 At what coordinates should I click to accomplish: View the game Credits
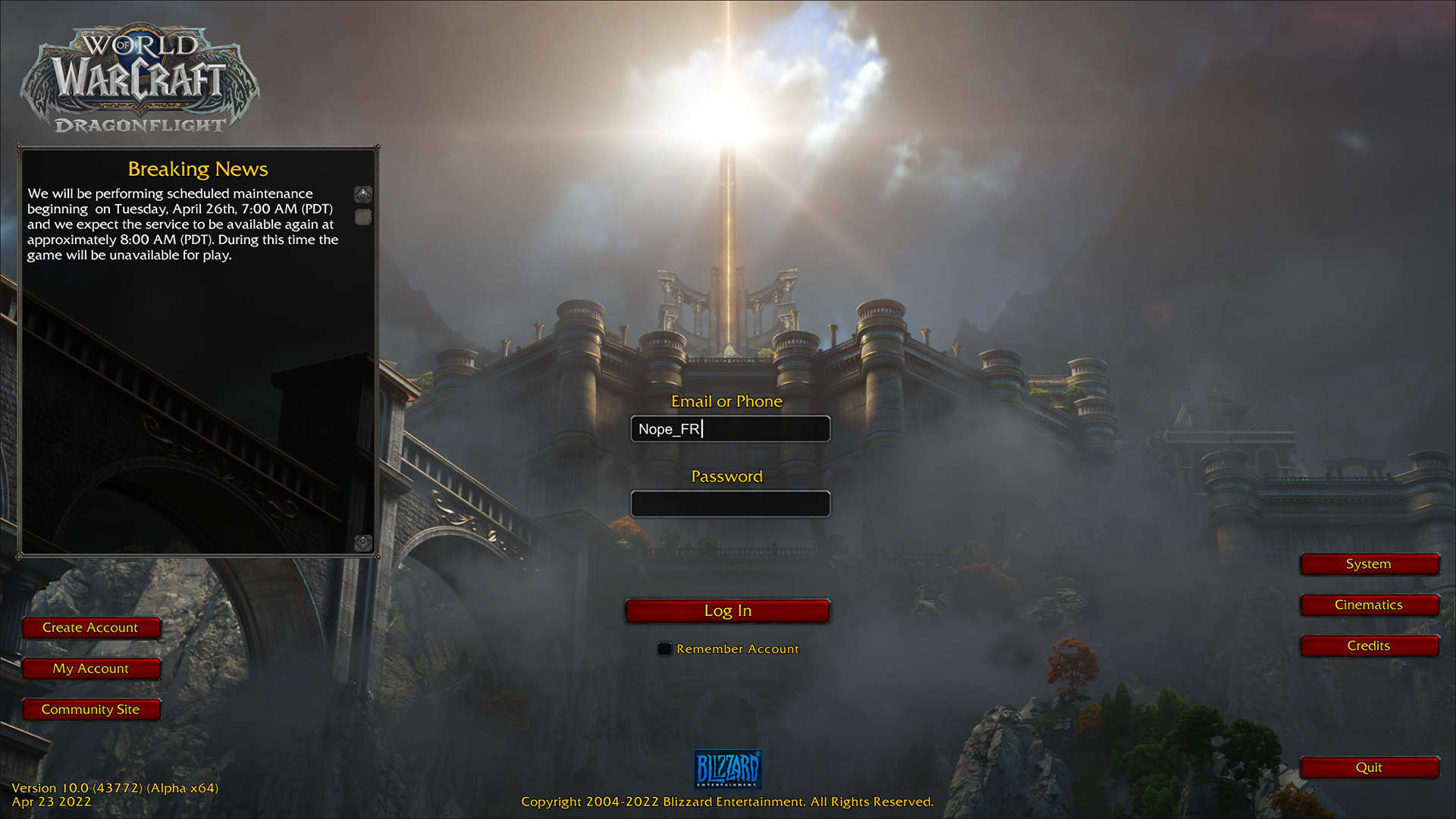(x=1369, y=645)
